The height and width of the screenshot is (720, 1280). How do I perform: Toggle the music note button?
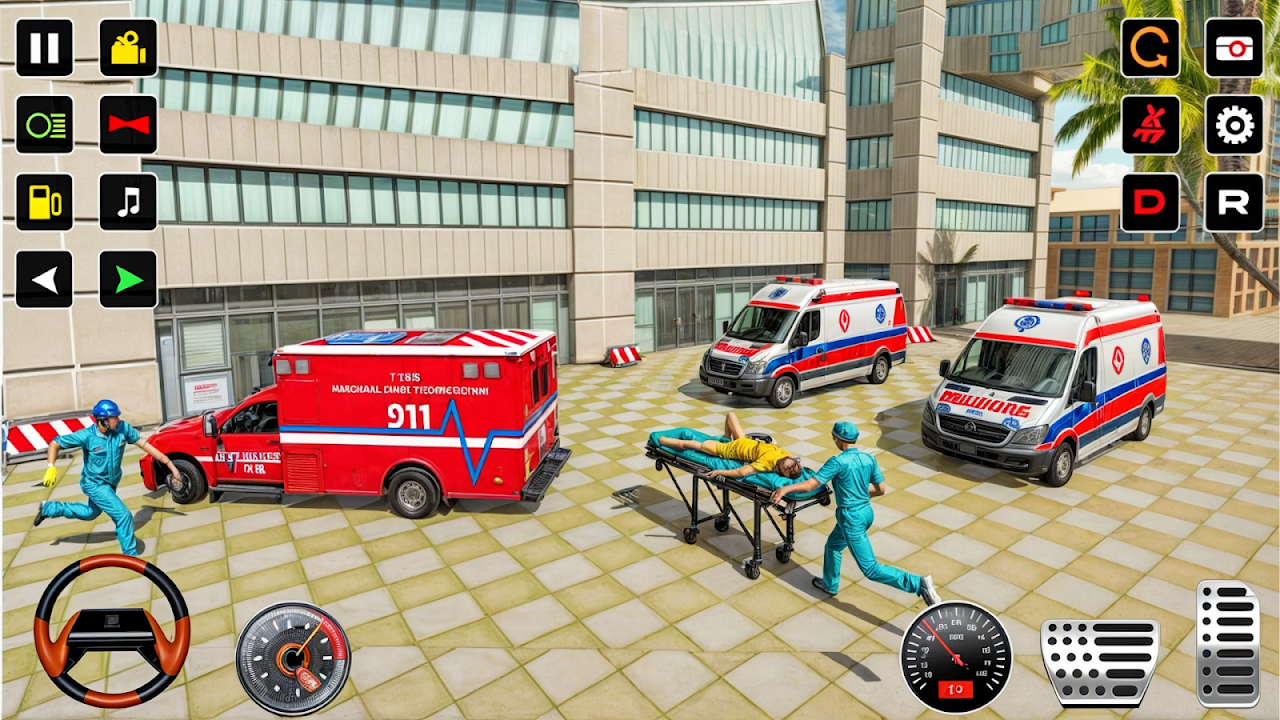(x=128, y=202)
